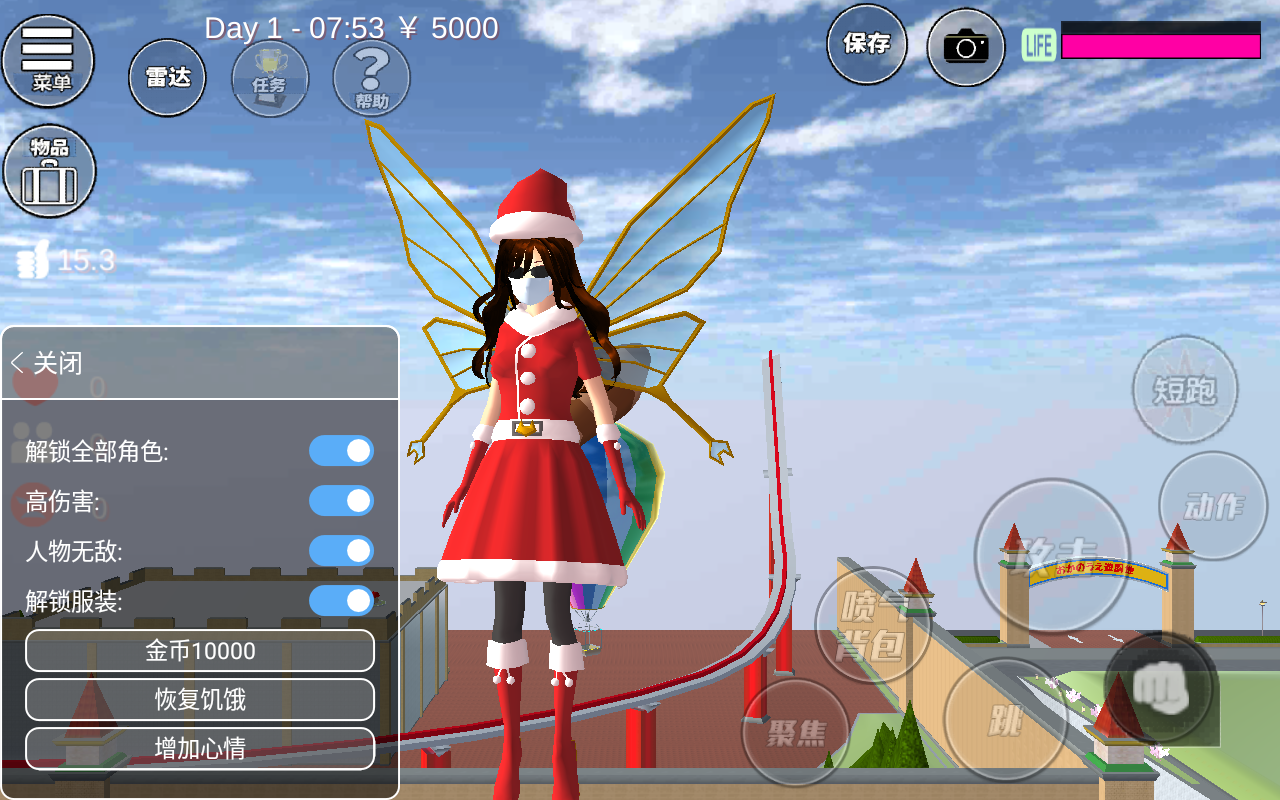
Task: Tap the 跳 jump button
Action: (1004, 720)
